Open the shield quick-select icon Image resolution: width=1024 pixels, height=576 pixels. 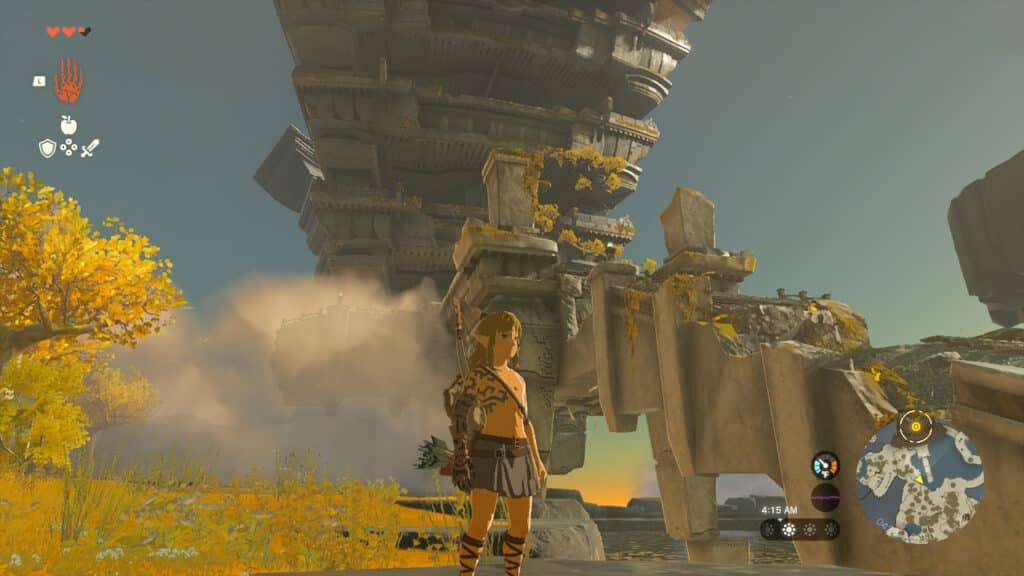tap(47, 148)
